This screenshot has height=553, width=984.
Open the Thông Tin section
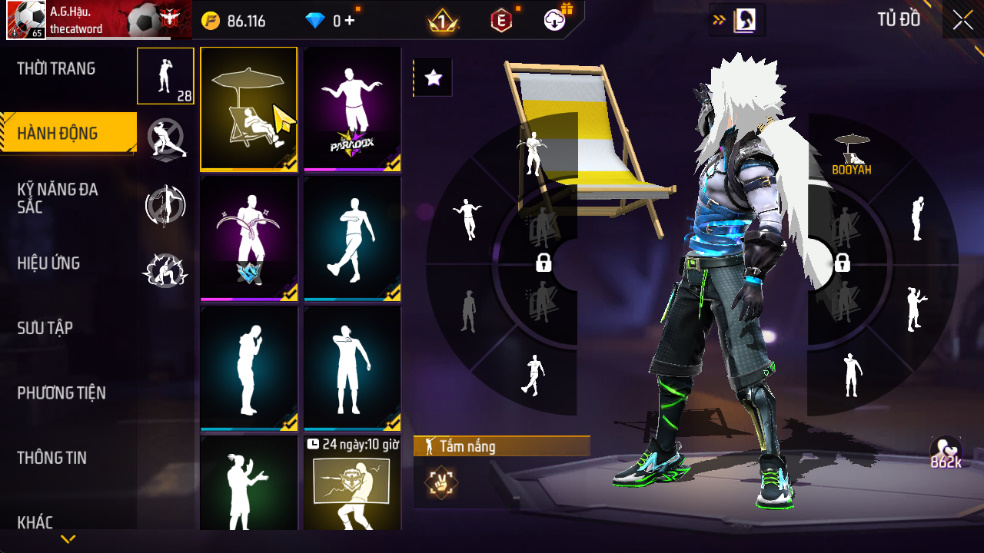(52, 458)
